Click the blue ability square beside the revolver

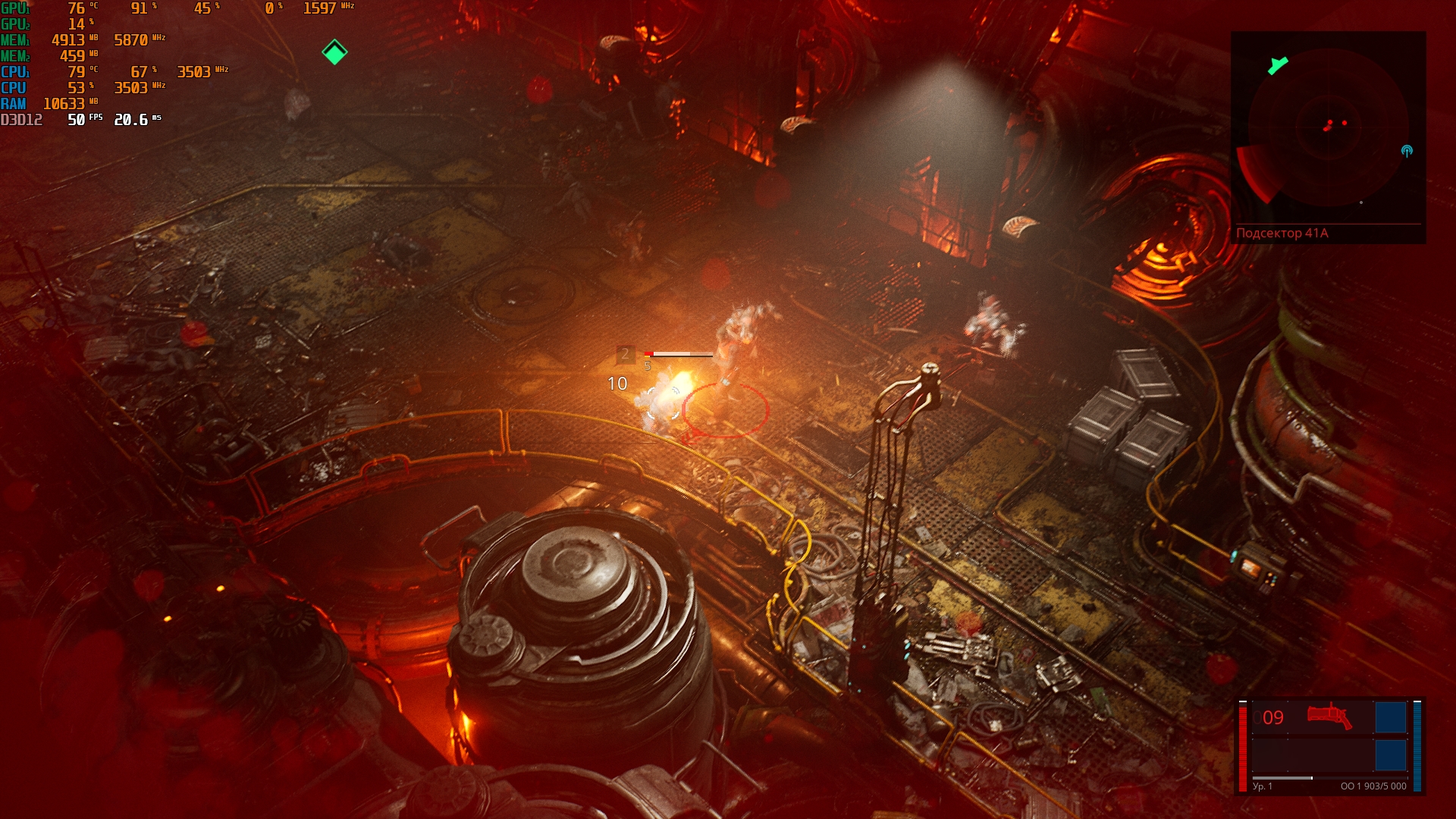1390,717
